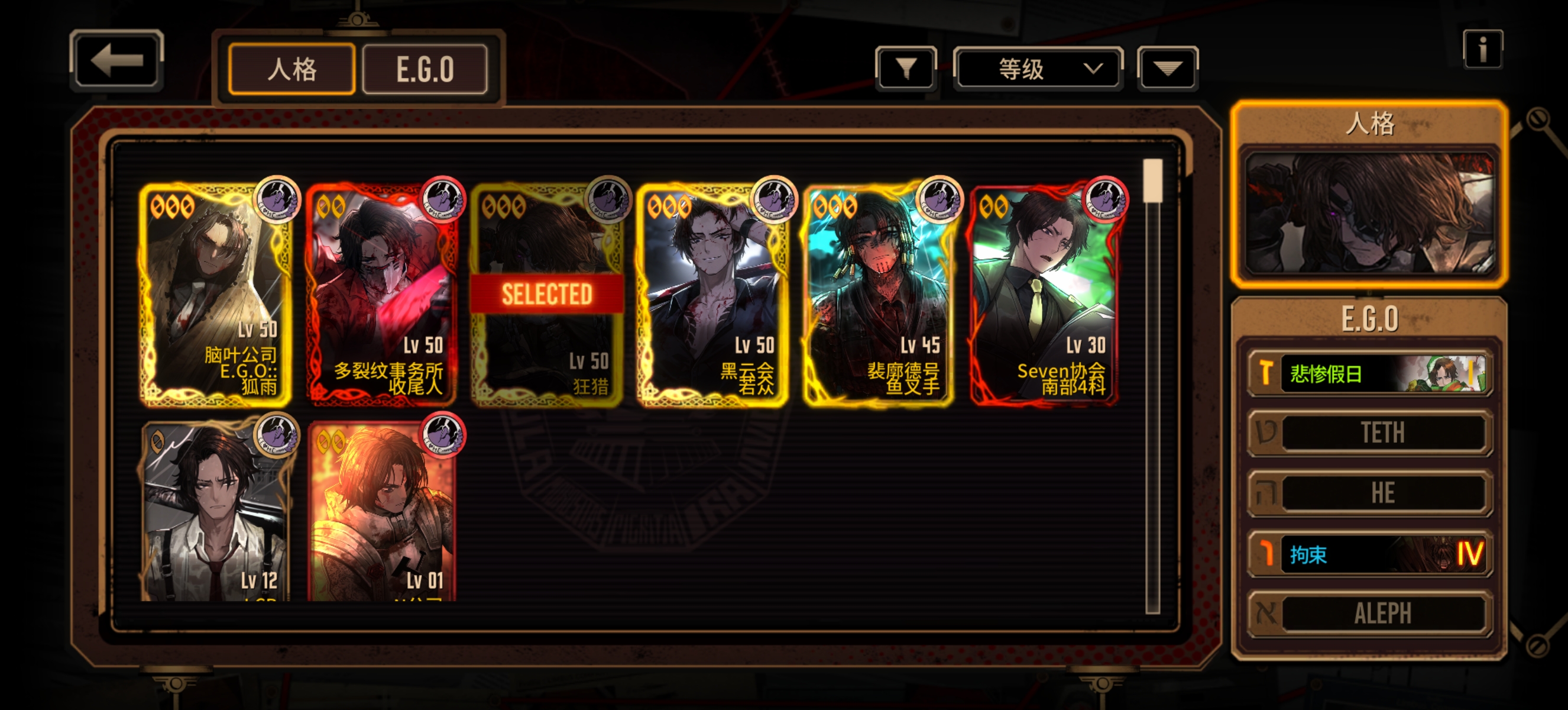Open the funnel filter options
Screen dimensions: 1568x710
pyautogui.click(x=906, y=68)
